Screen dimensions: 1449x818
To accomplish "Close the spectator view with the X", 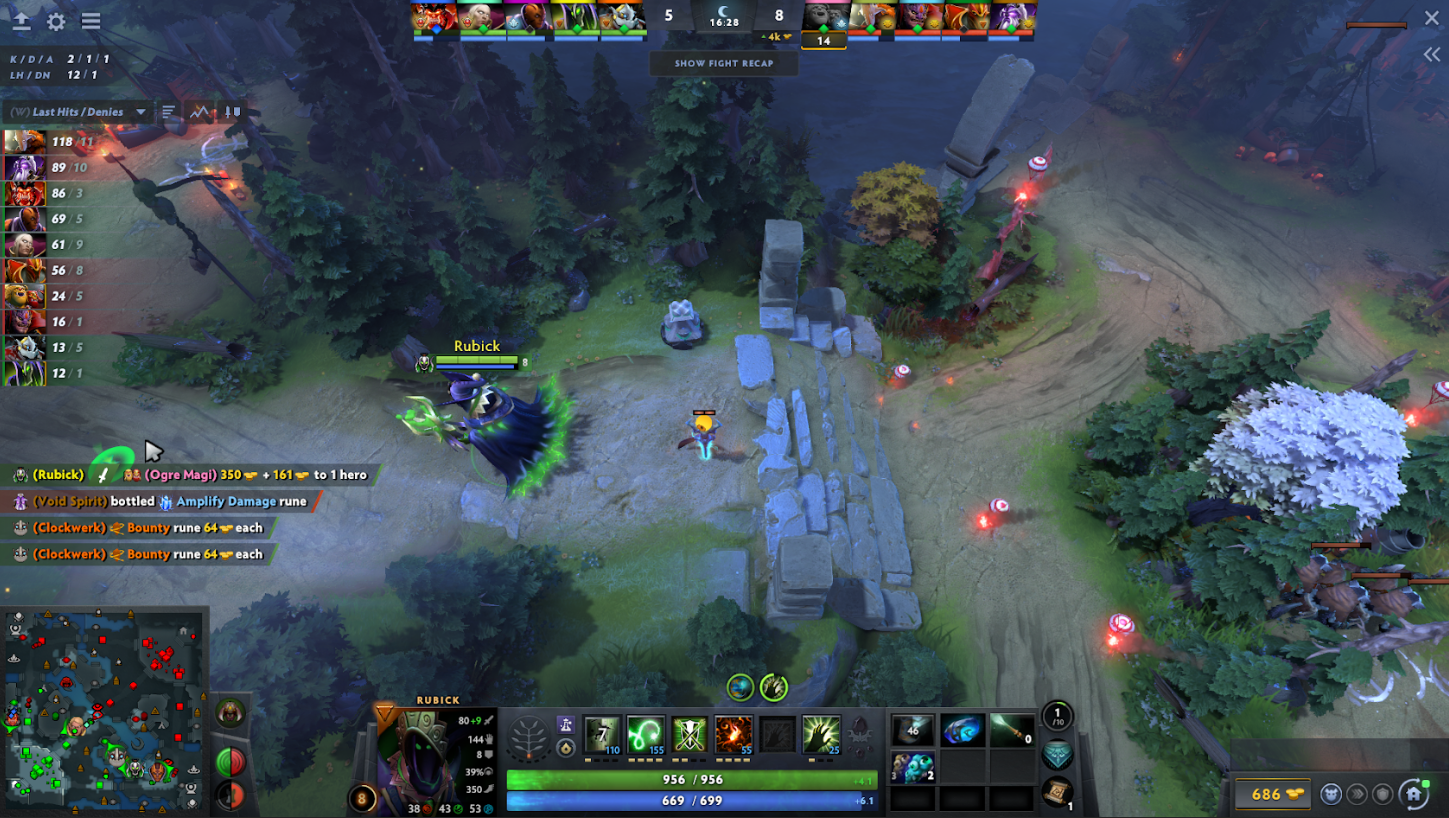I will (x=1431, y=19).
